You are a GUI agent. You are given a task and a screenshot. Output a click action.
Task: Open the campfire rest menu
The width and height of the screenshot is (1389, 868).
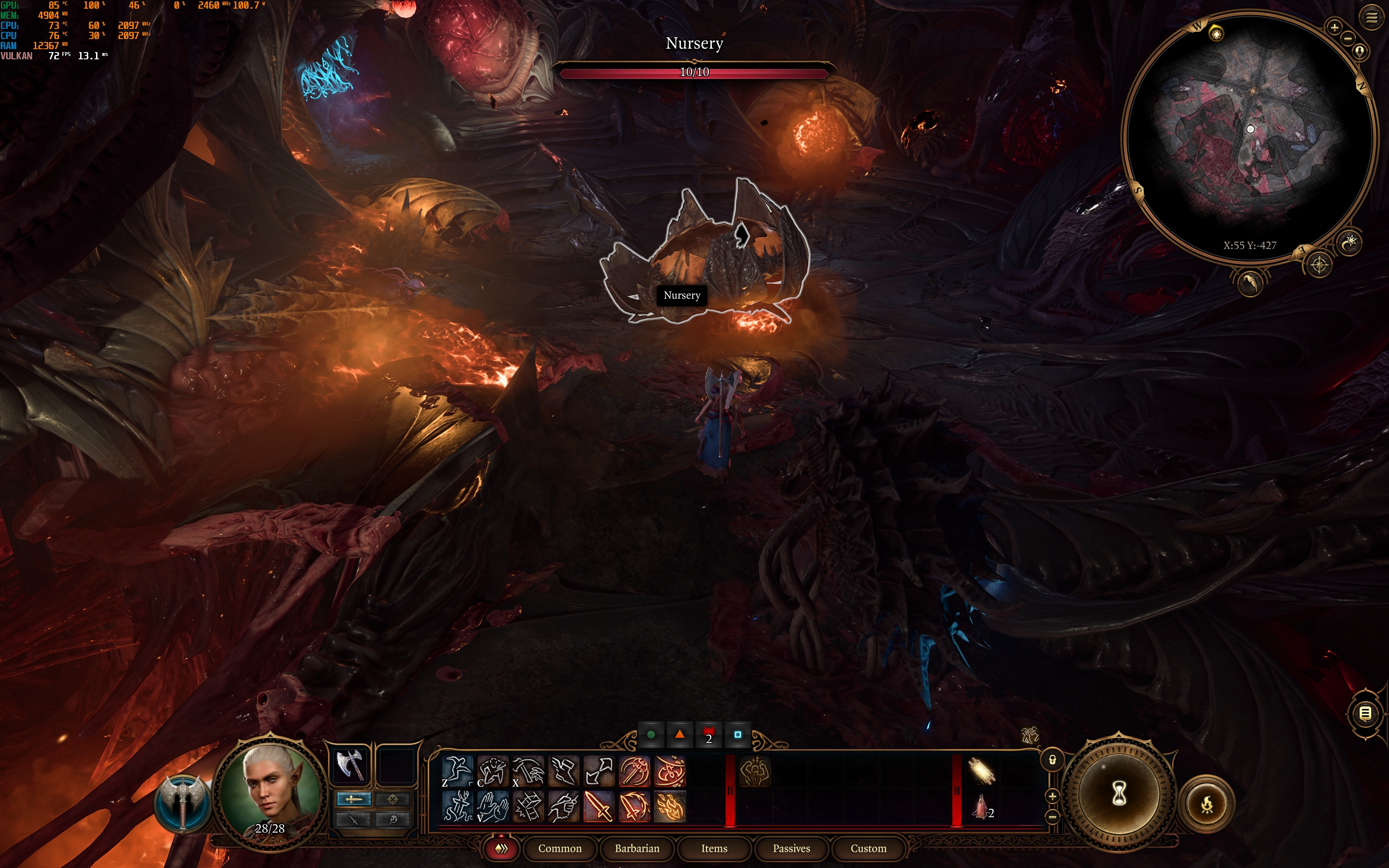(x=1207, y=804)
